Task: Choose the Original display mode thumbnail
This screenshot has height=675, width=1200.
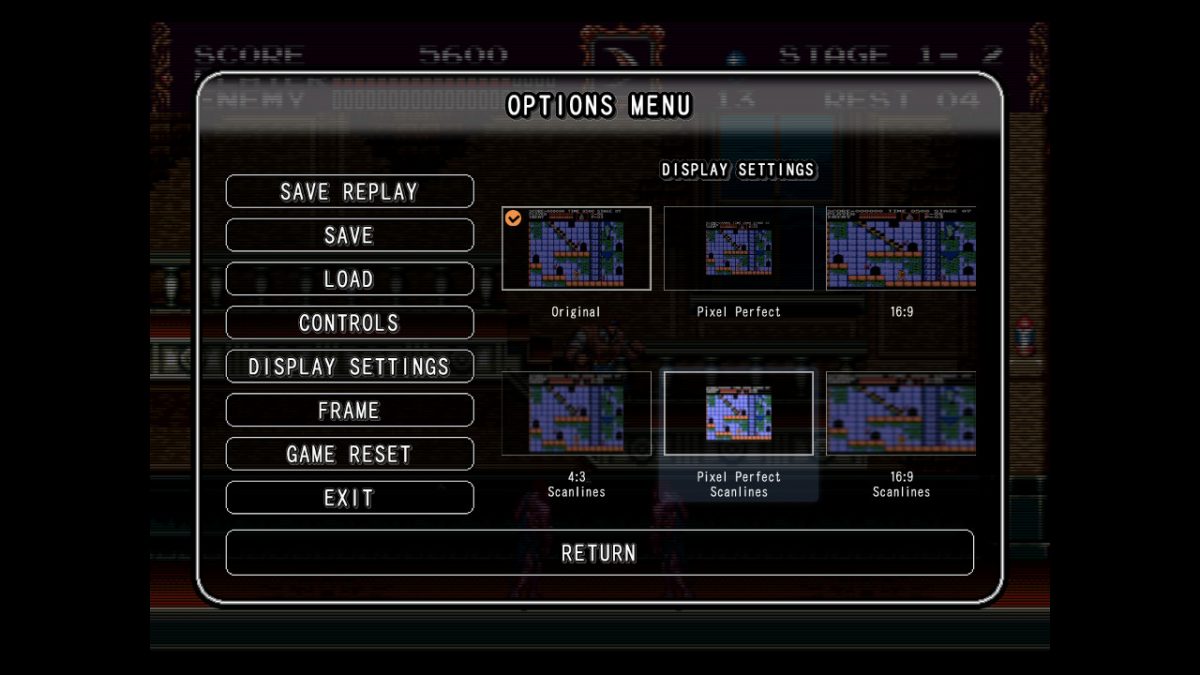Action: 576,249
